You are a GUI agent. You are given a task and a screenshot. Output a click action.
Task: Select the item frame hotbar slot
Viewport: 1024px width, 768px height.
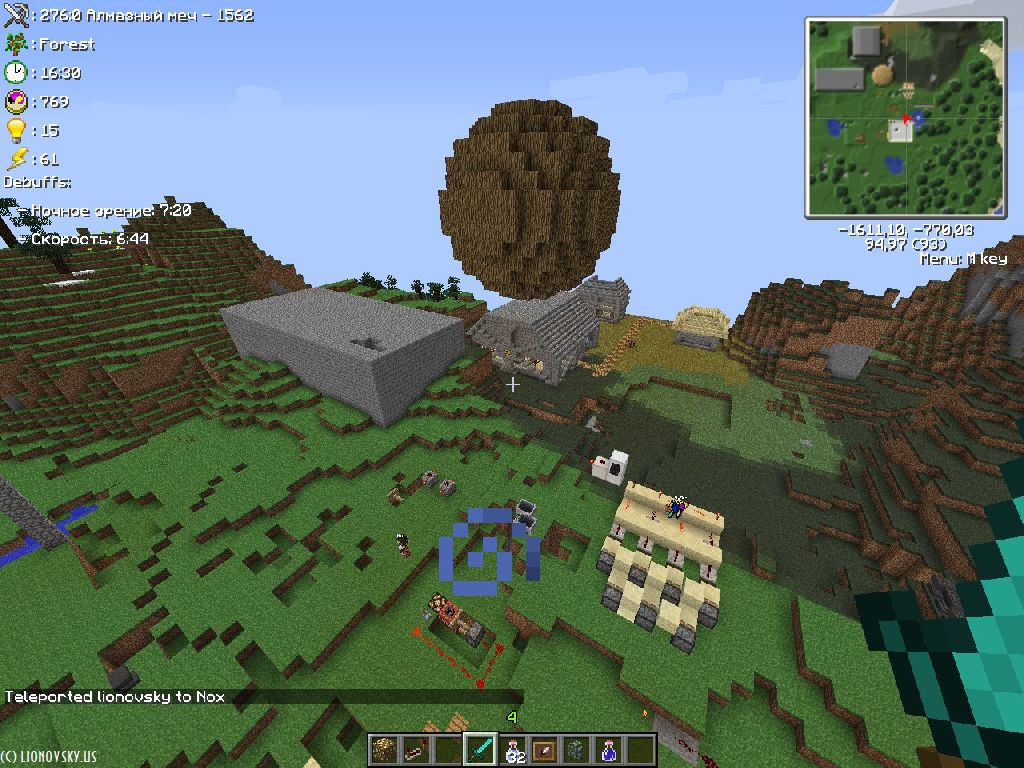tap(545, 749)
